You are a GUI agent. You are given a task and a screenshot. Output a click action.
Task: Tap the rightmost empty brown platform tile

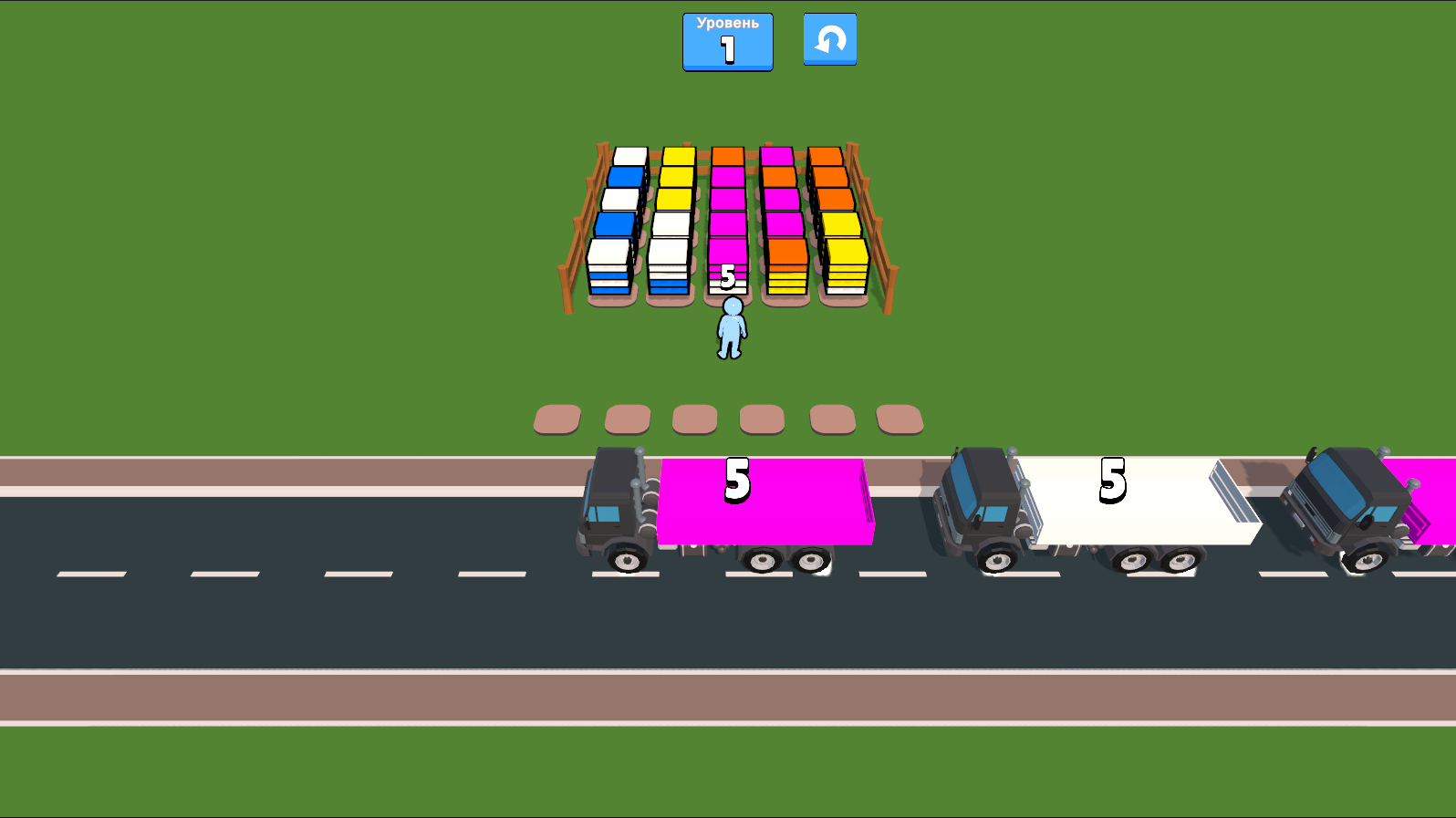(897, 419)
